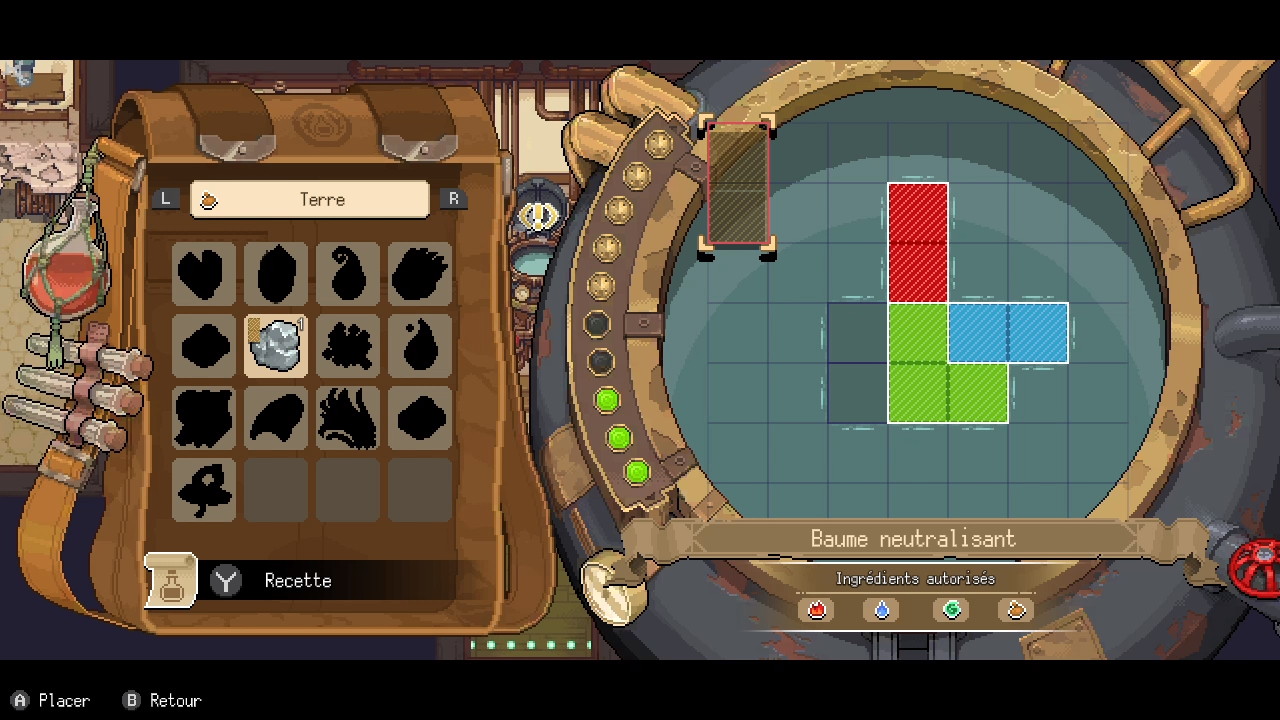
Task: Choose the silver ore ingredient slot
Action: click(x=276, y=345)
